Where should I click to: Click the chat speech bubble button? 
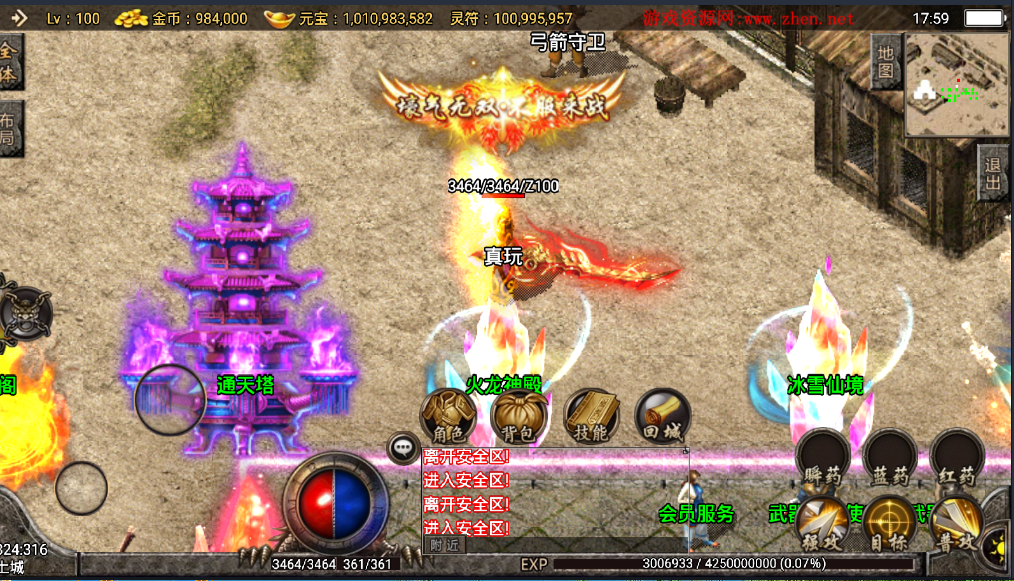point(403,447)
